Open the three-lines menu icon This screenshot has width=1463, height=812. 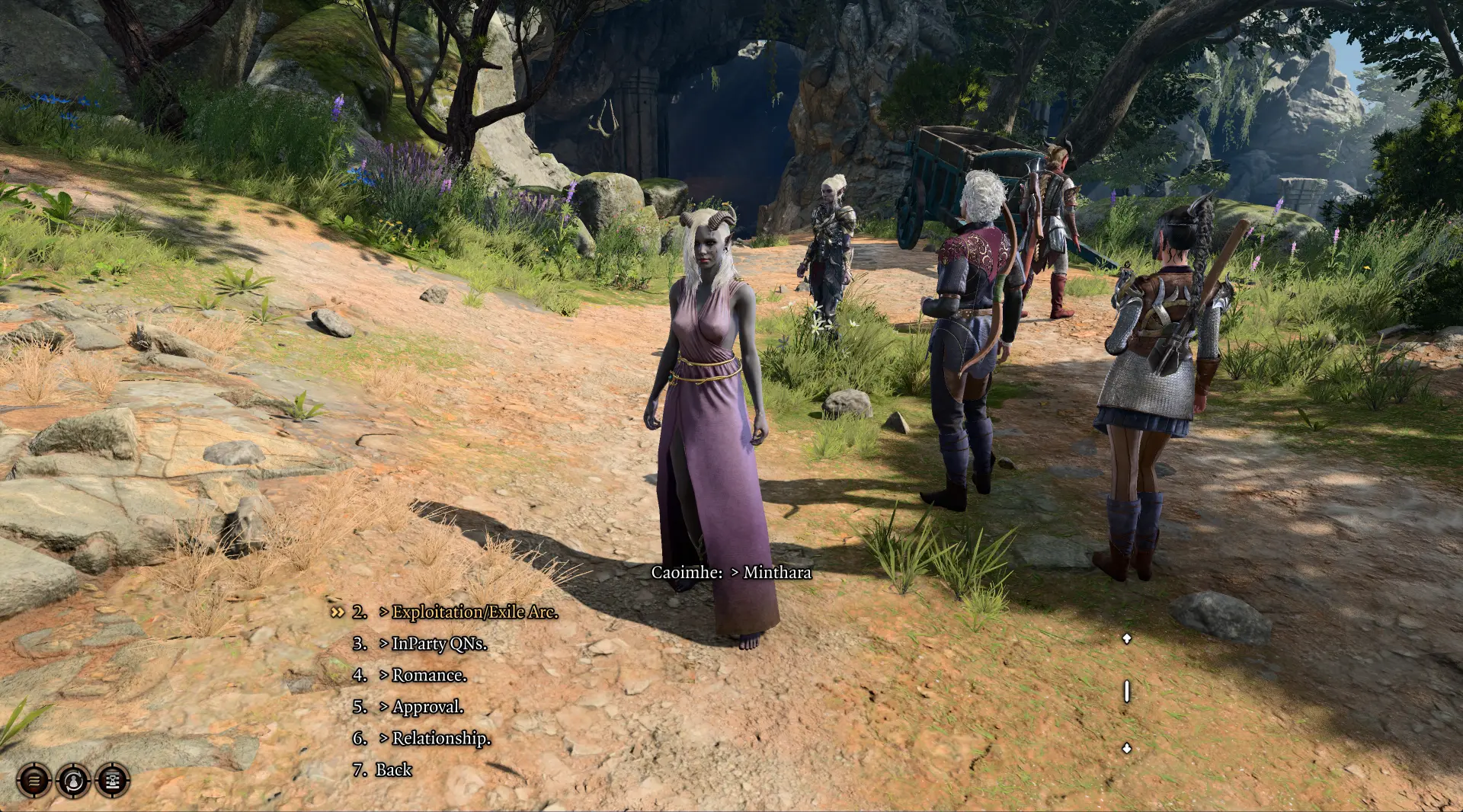coord(34,780)
